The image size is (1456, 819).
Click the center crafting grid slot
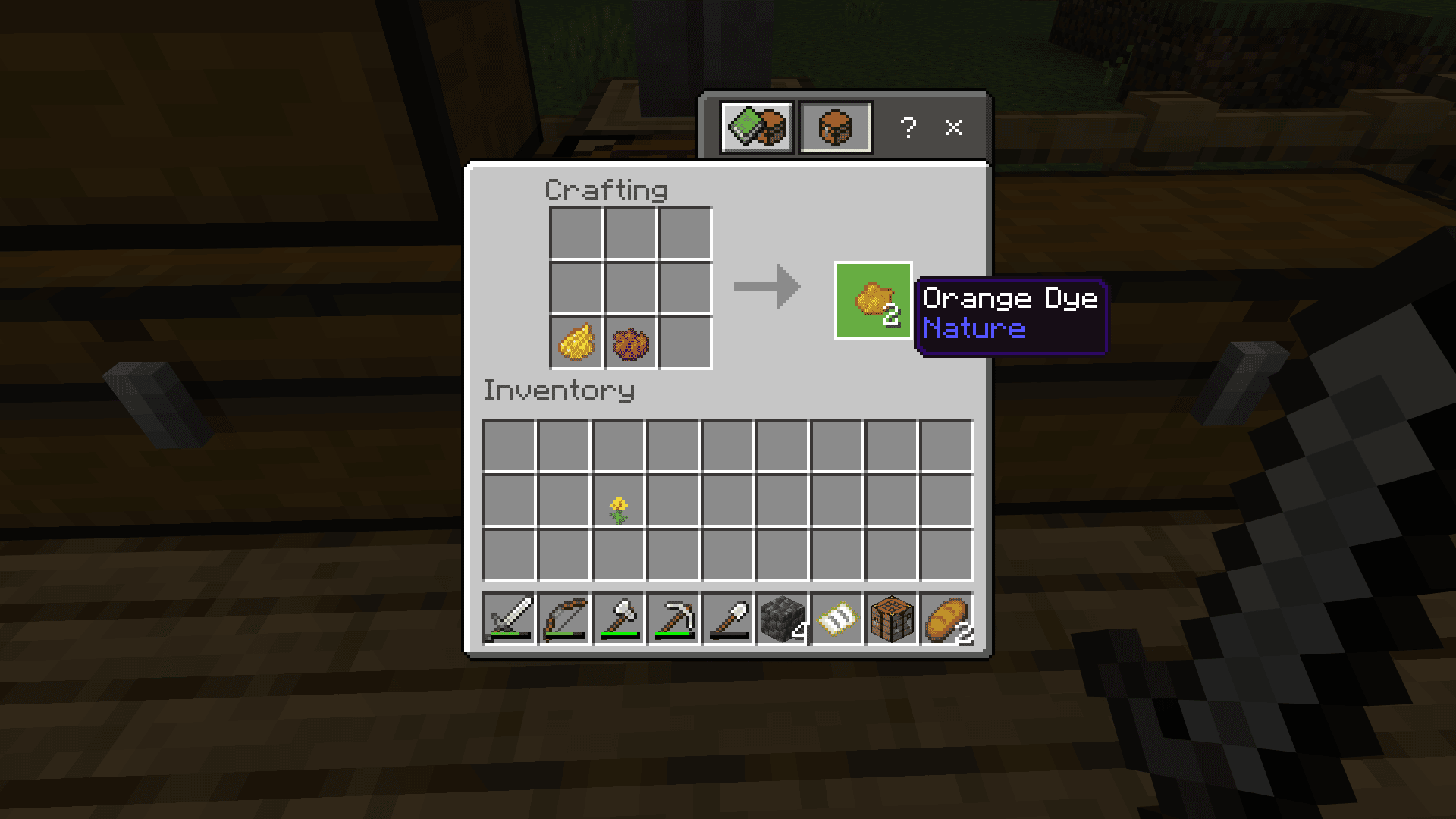[630, 287]
